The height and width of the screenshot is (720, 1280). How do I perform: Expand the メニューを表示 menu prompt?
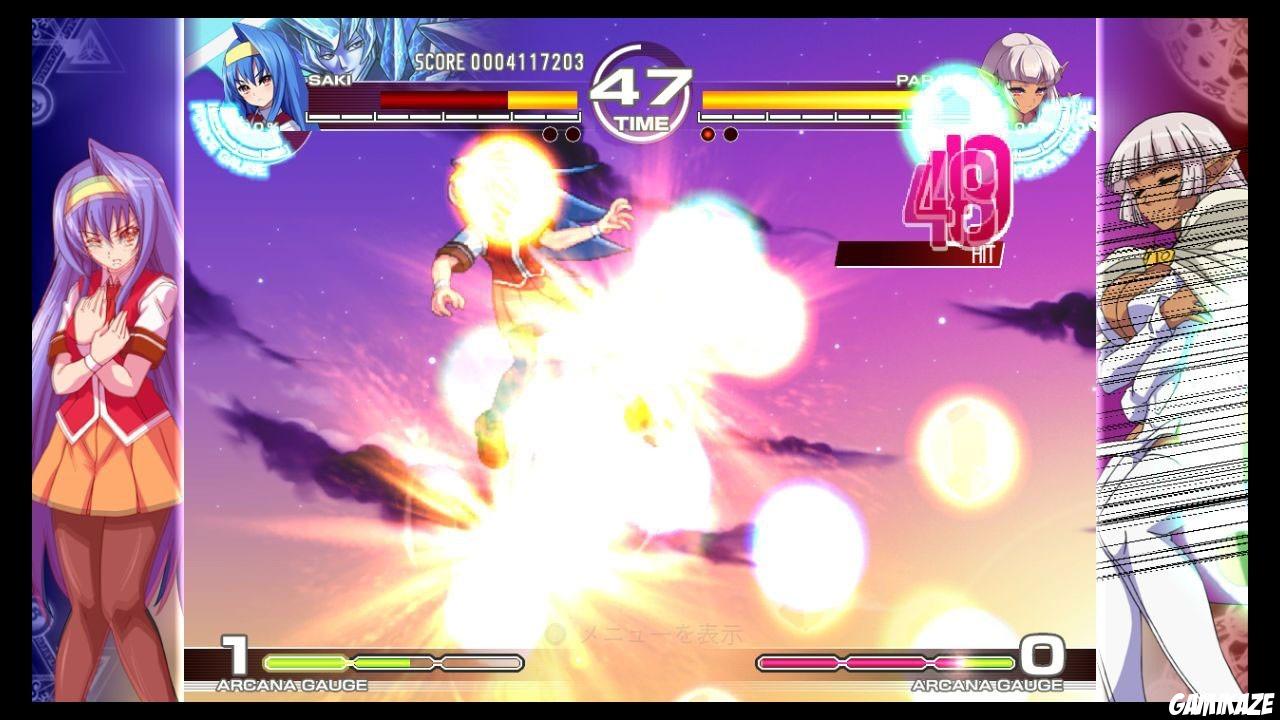pyautogui.click(x=663, y=633)
